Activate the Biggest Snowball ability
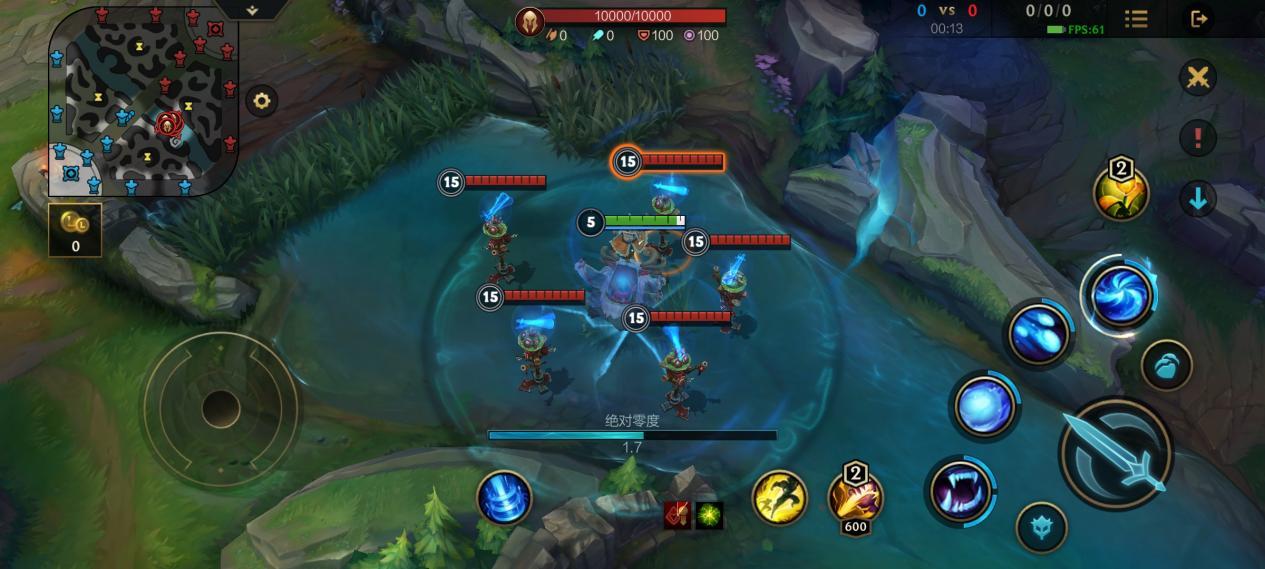 pyautogui.click(x=985, y=406)
